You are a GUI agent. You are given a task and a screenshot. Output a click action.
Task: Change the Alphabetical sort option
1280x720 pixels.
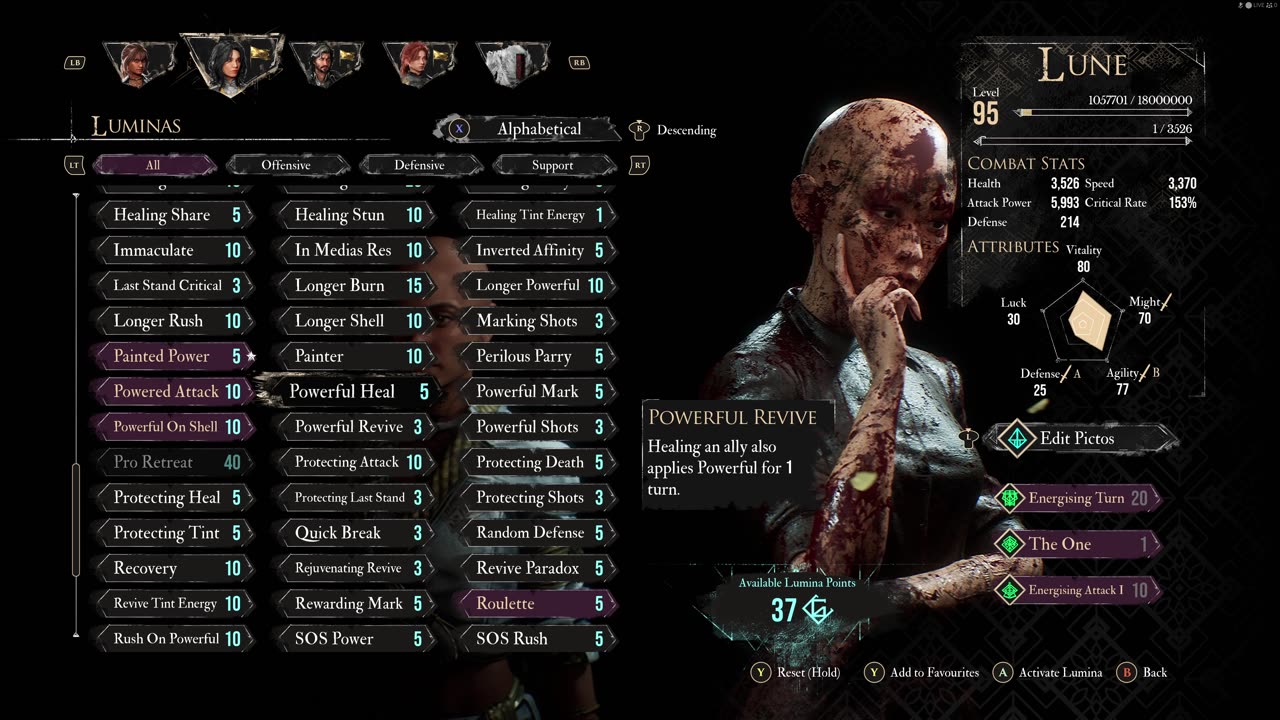click(x=538, y=129)
